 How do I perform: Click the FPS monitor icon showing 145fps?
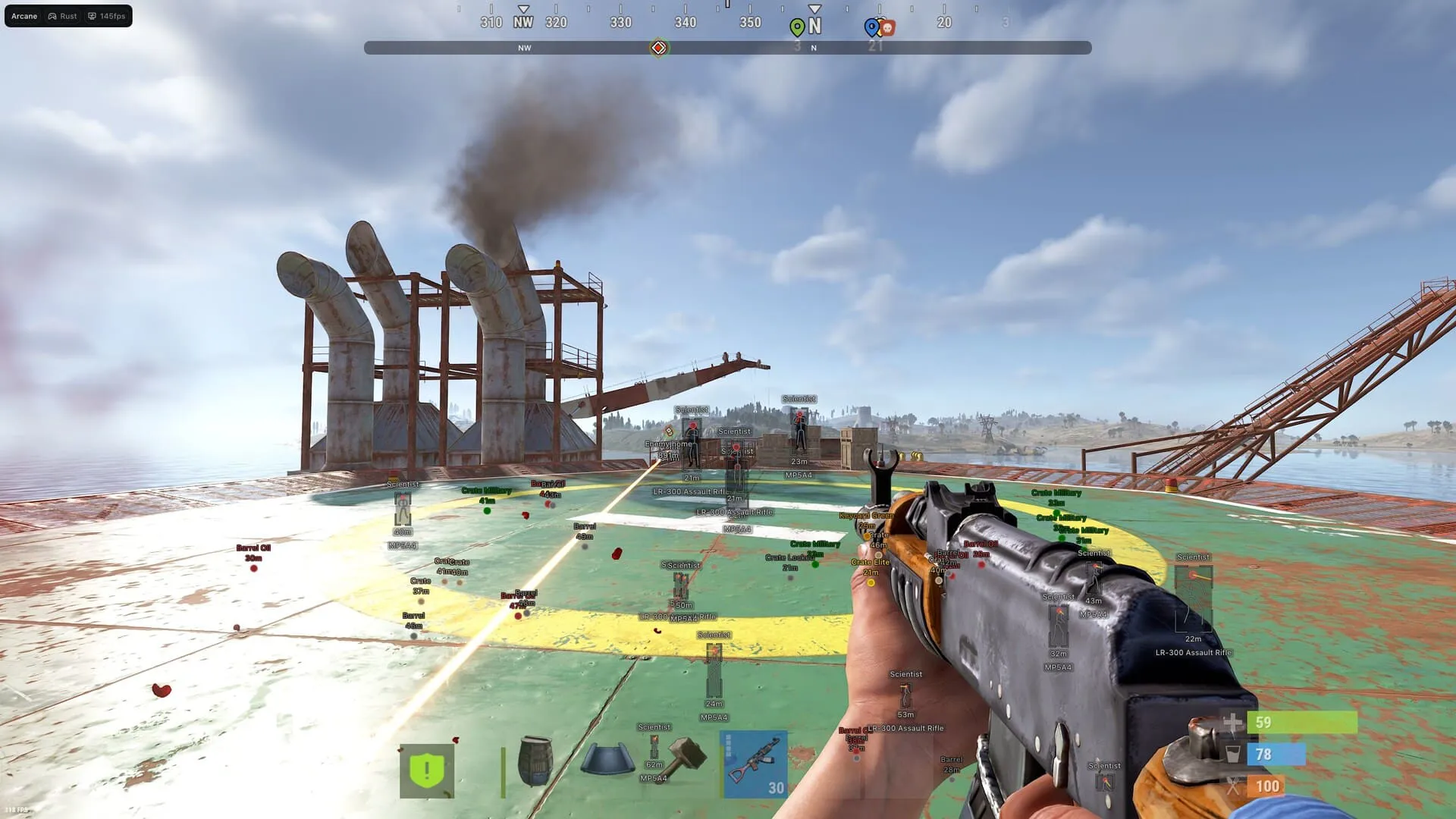pos(91,15)
